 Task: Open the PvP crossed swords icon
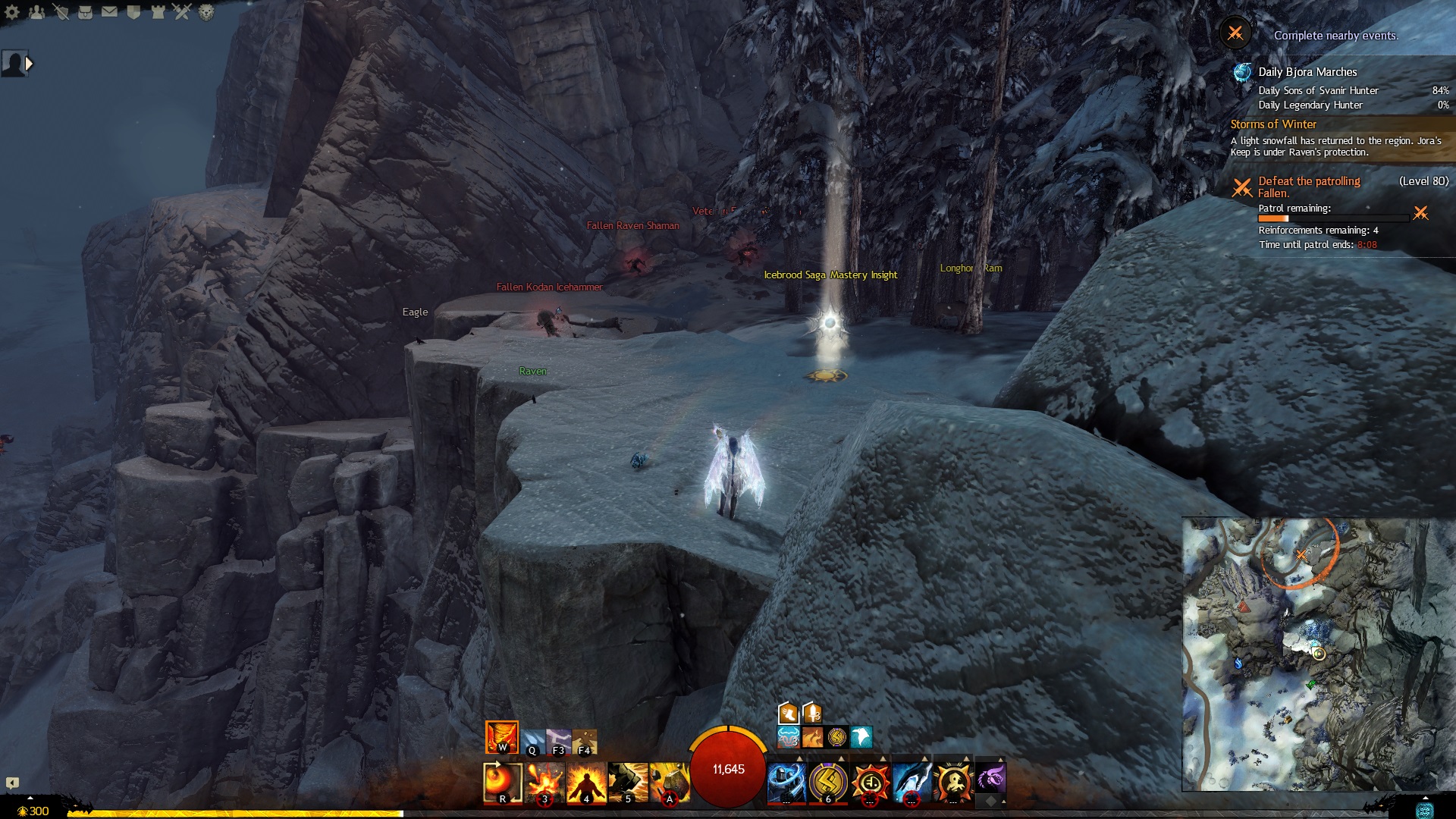(x=182, y=12)
